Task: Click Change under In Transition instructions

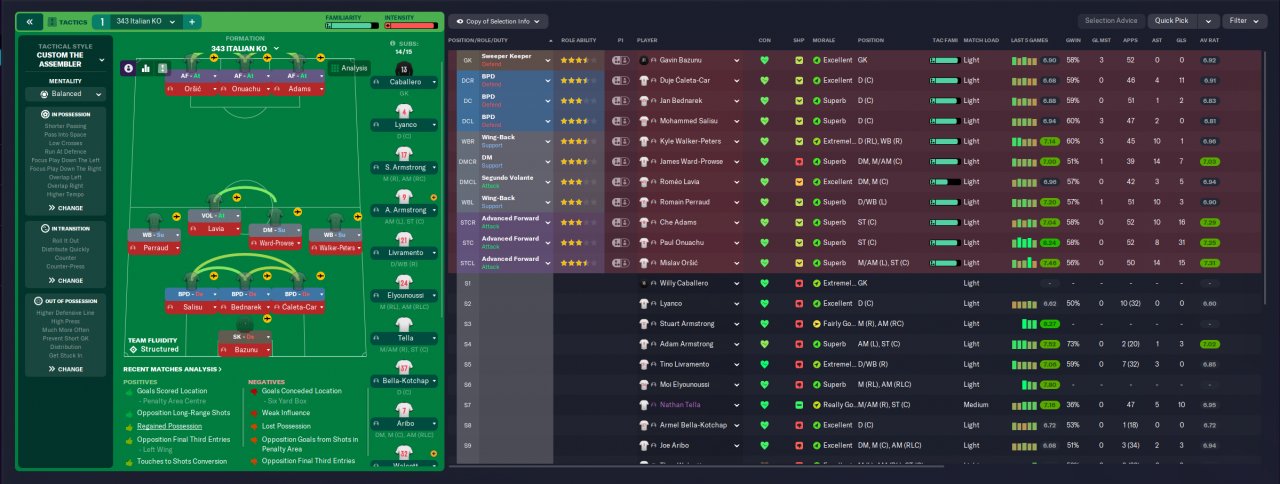Action: (x=65, y=280)
